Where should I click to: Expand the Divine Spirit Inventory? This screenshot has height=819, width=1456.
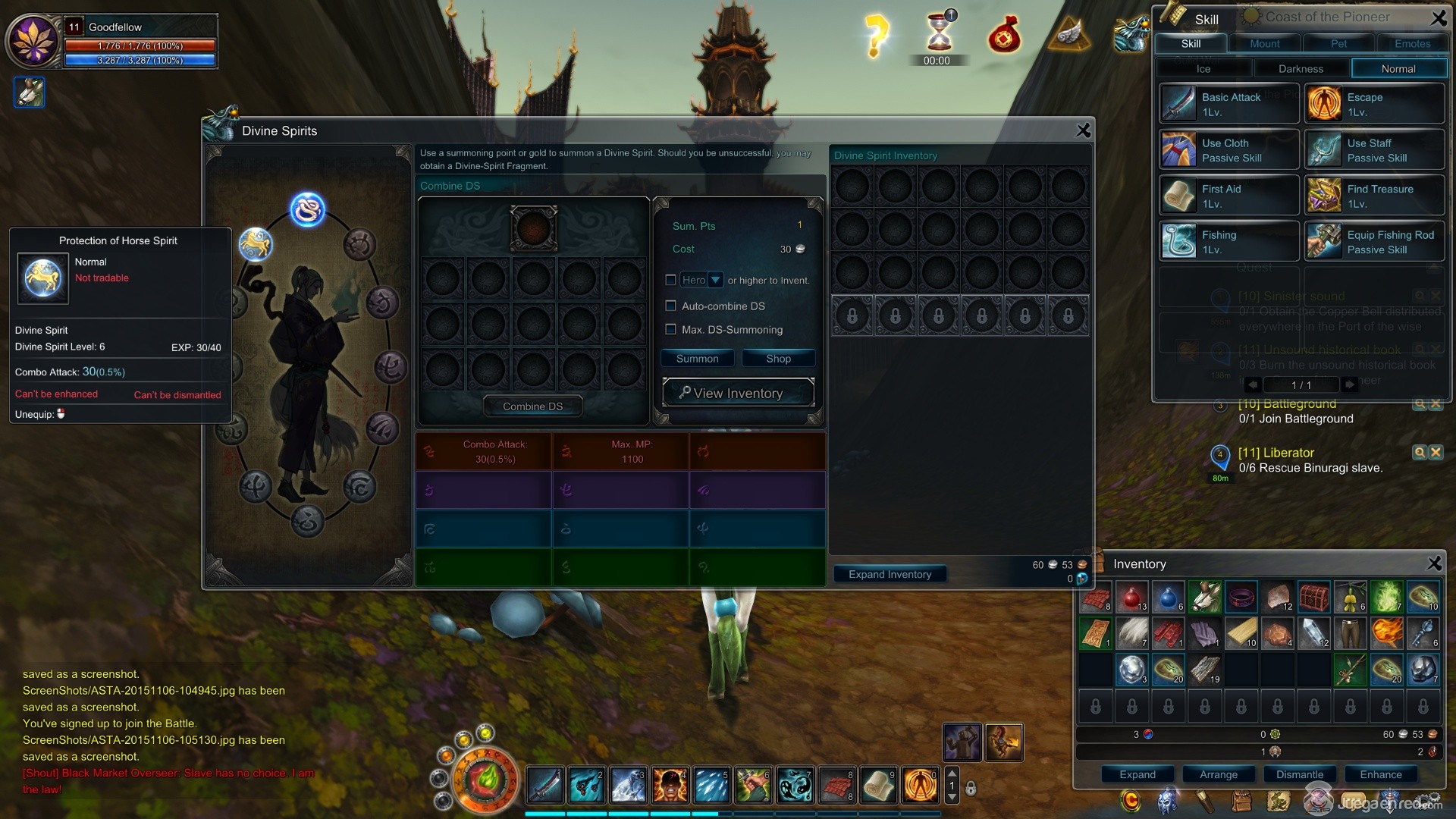[890, 574]
